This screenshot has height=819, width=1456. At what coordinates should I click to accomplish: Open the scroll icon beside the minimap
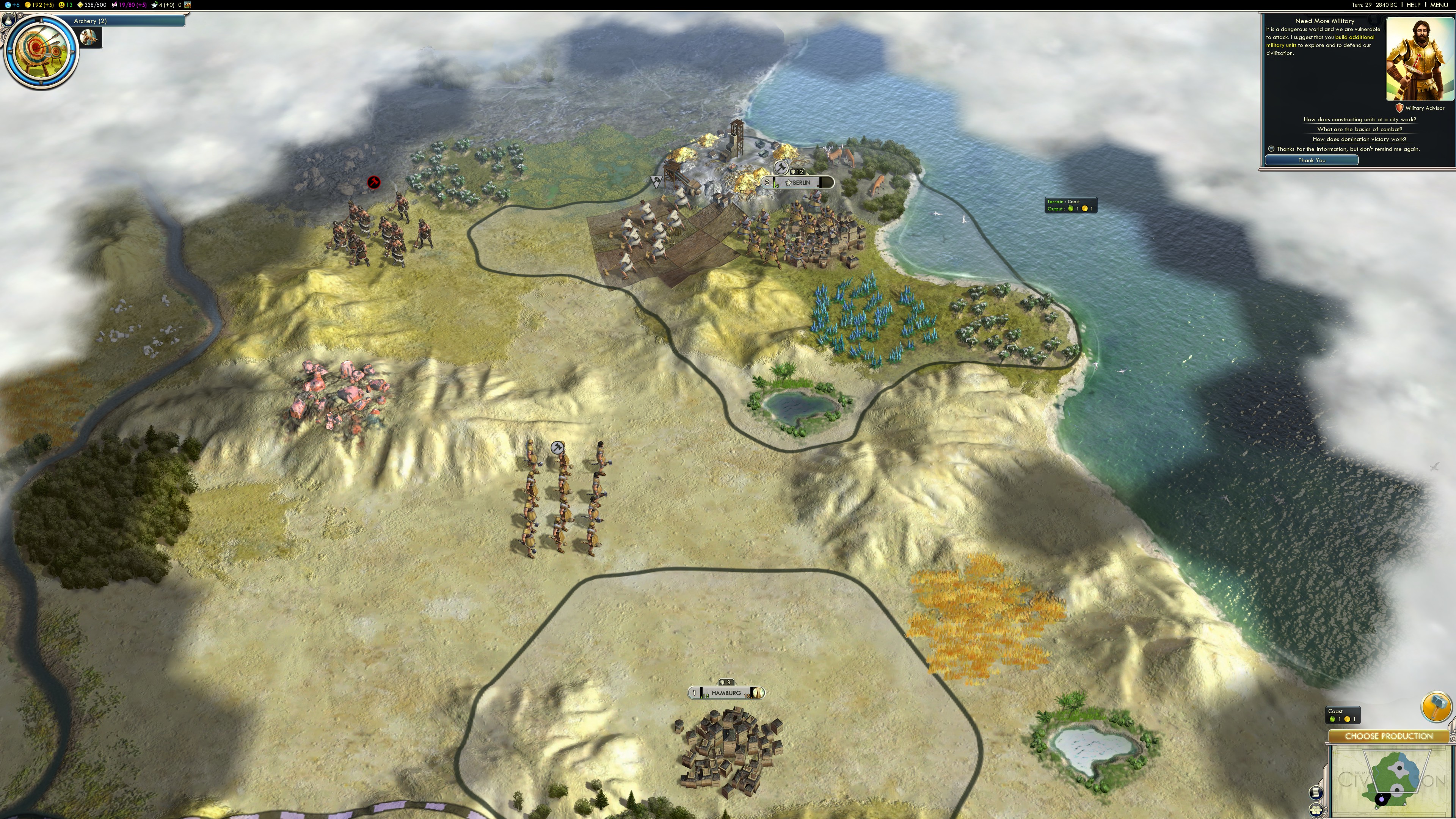click(1315, 792)
